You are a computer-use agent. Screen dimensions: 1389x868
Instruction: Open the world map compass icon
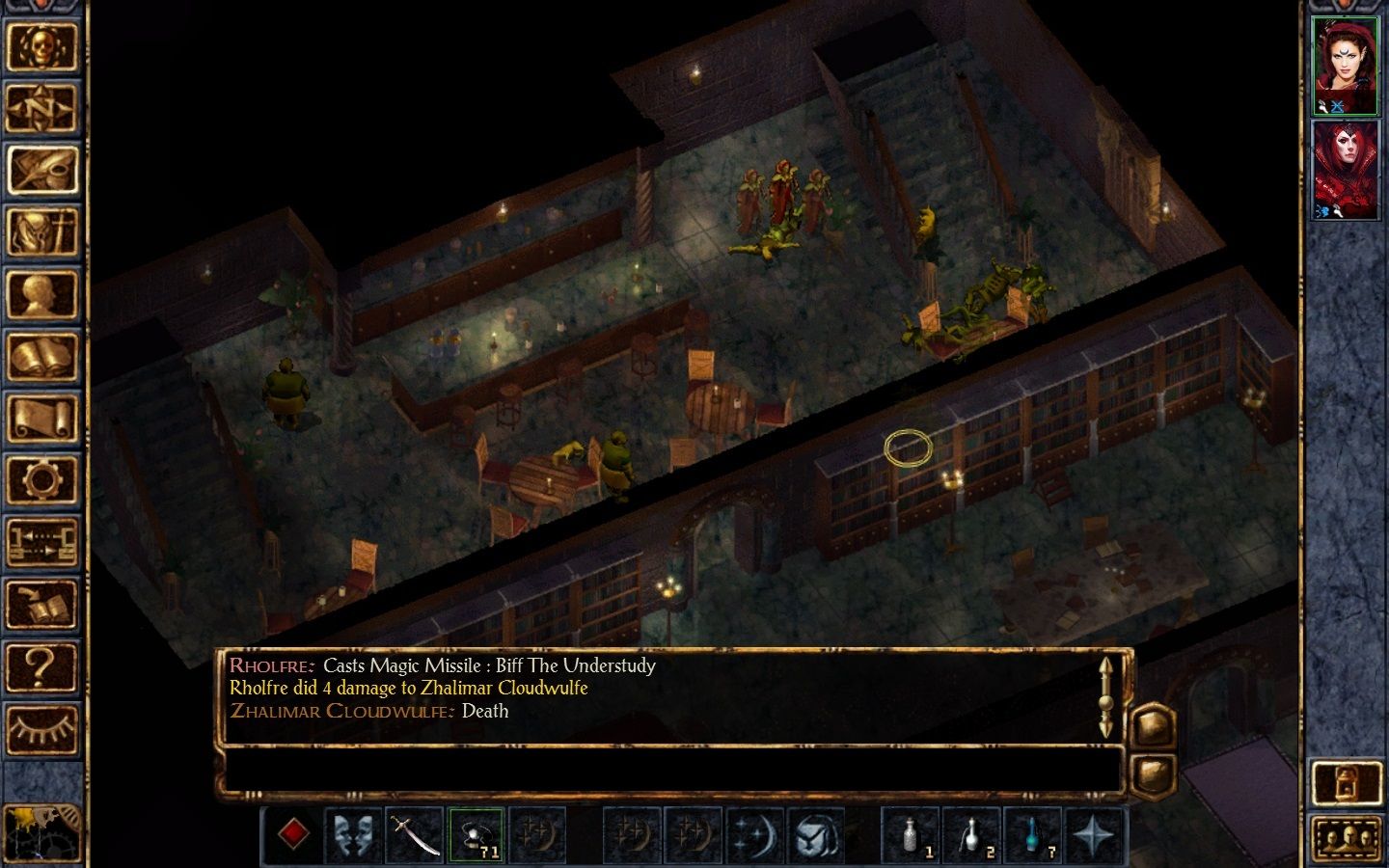43,108
